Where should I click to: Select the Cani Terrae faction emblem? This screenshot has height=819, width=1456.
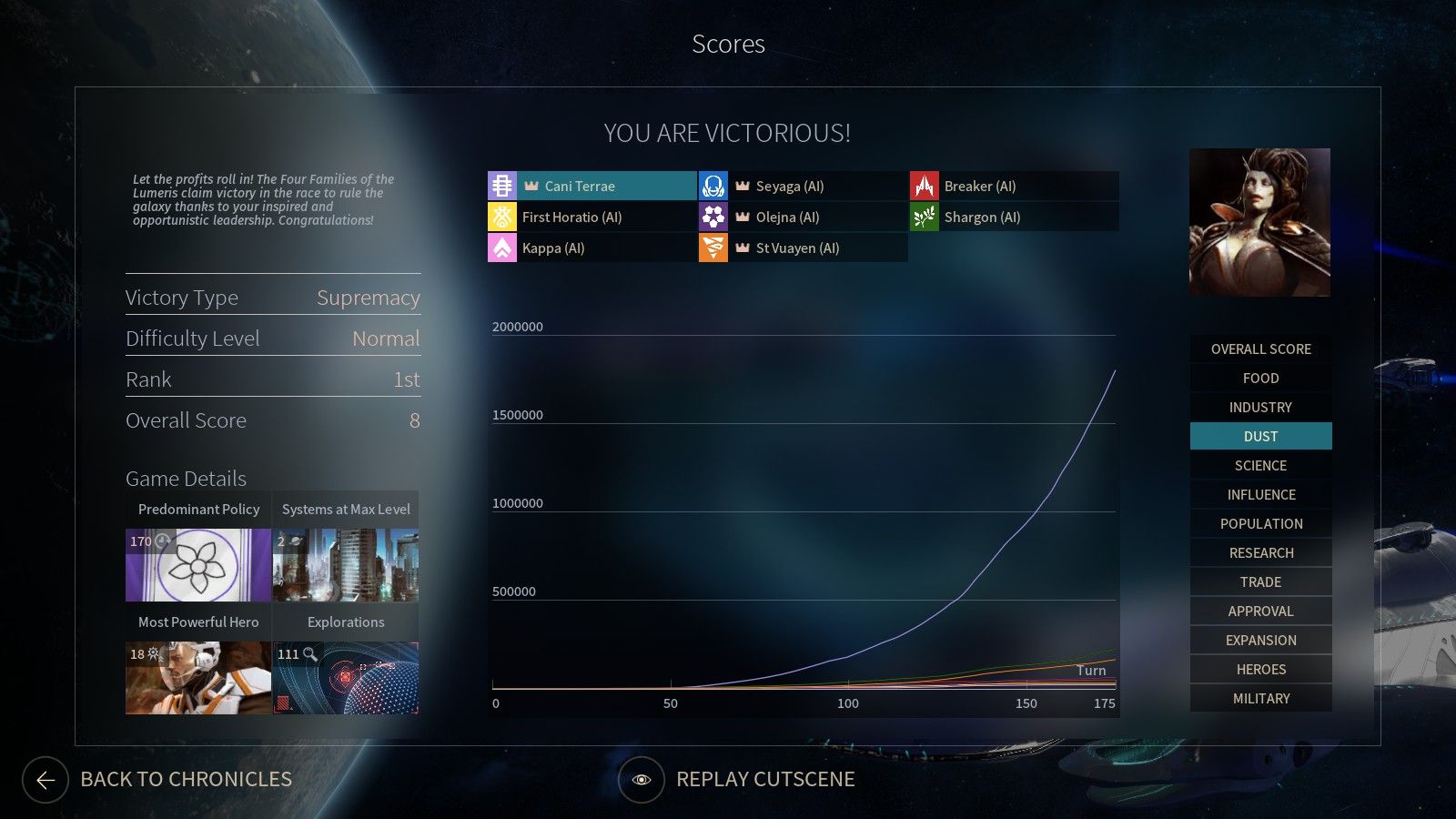pyautogui.click(x=500, y=186)
